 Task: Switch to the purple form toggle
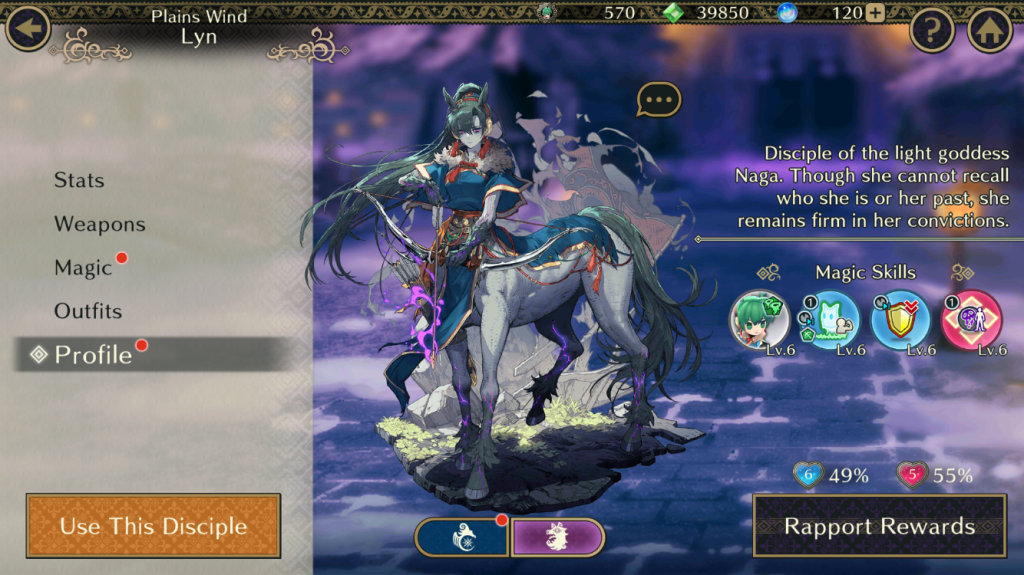[x=558, y=537]
